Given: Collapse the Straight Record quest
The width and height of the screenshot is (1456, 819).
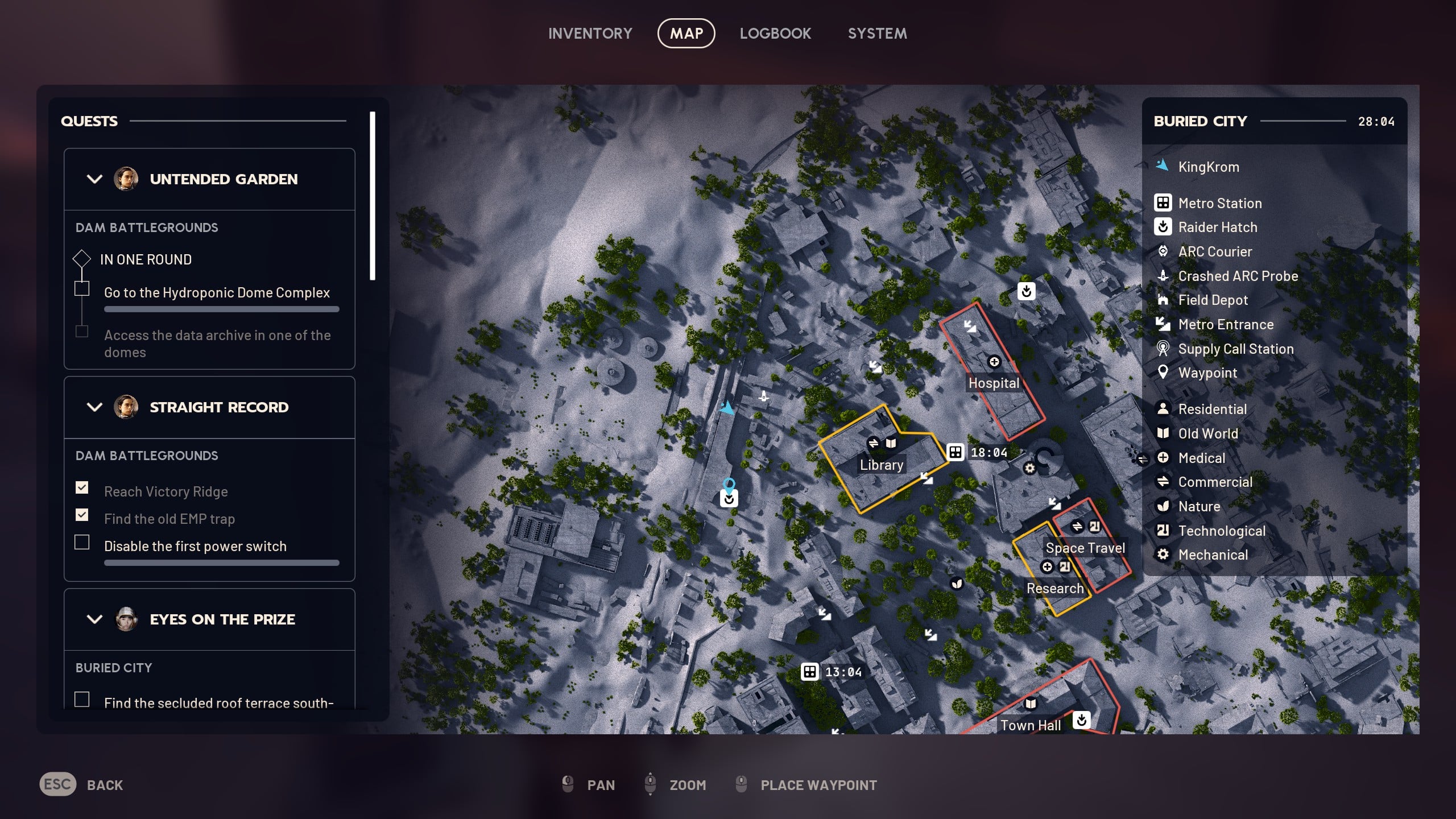Looking at the screenshot, I should coord(95,407).
